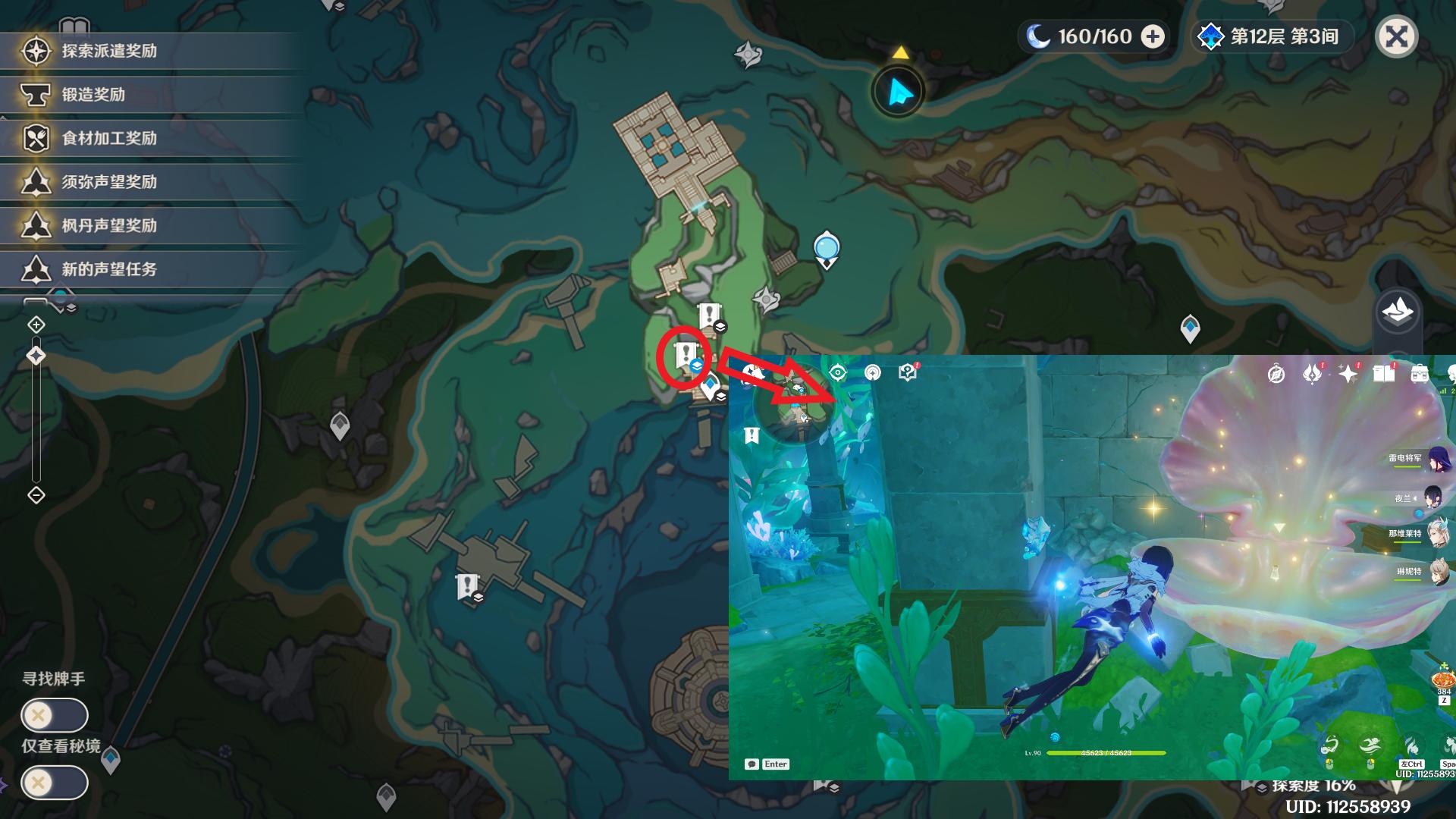Toggle the 仅查看秘境 switch

[54, 783]
